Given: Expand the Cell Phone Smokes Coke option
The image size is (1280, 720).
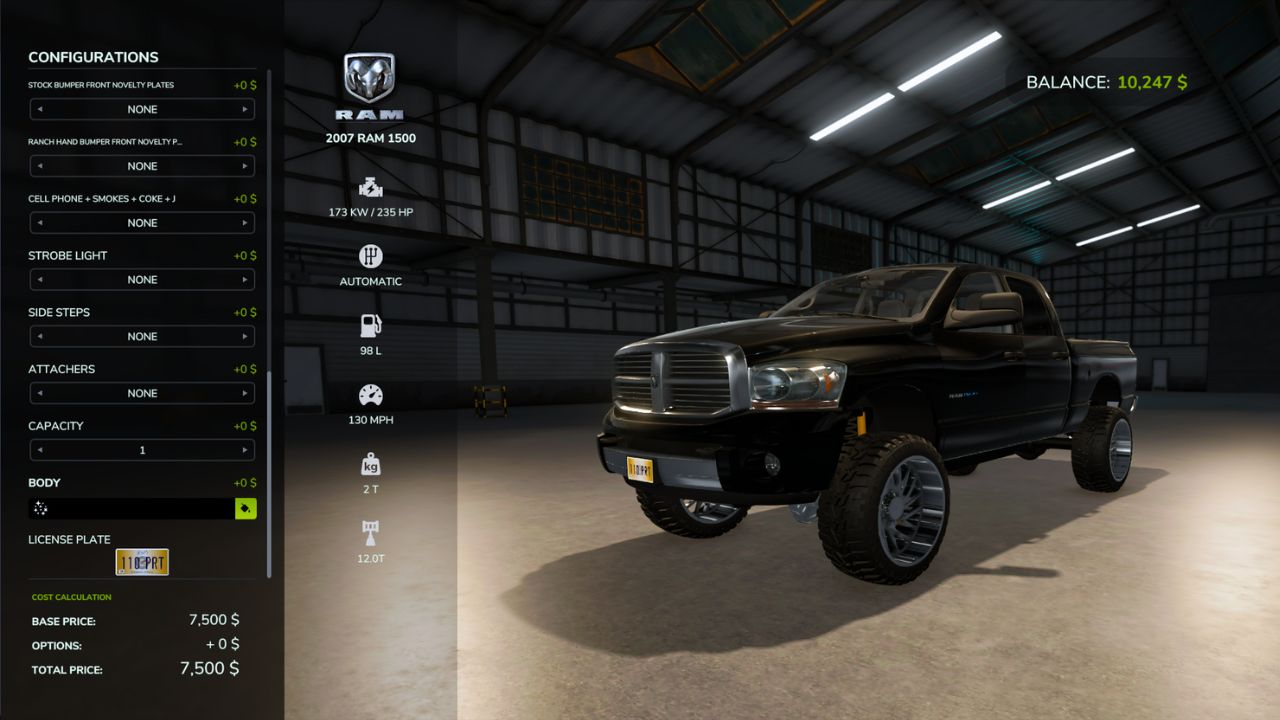Looking at the screenshot, I should [142, 222].
